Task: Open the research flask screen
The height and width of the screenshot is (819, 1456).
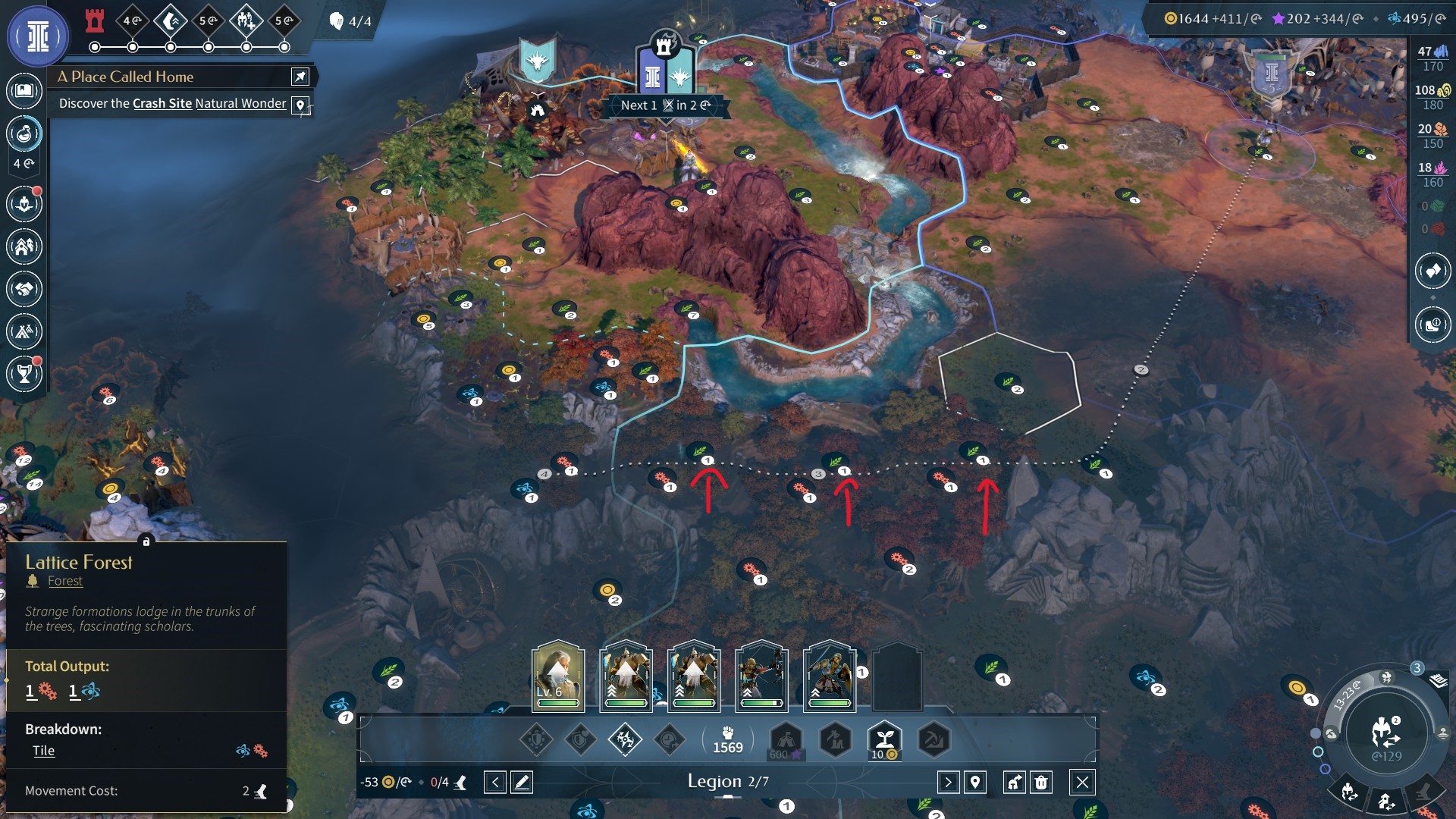Action: click(x=24, y=134)
